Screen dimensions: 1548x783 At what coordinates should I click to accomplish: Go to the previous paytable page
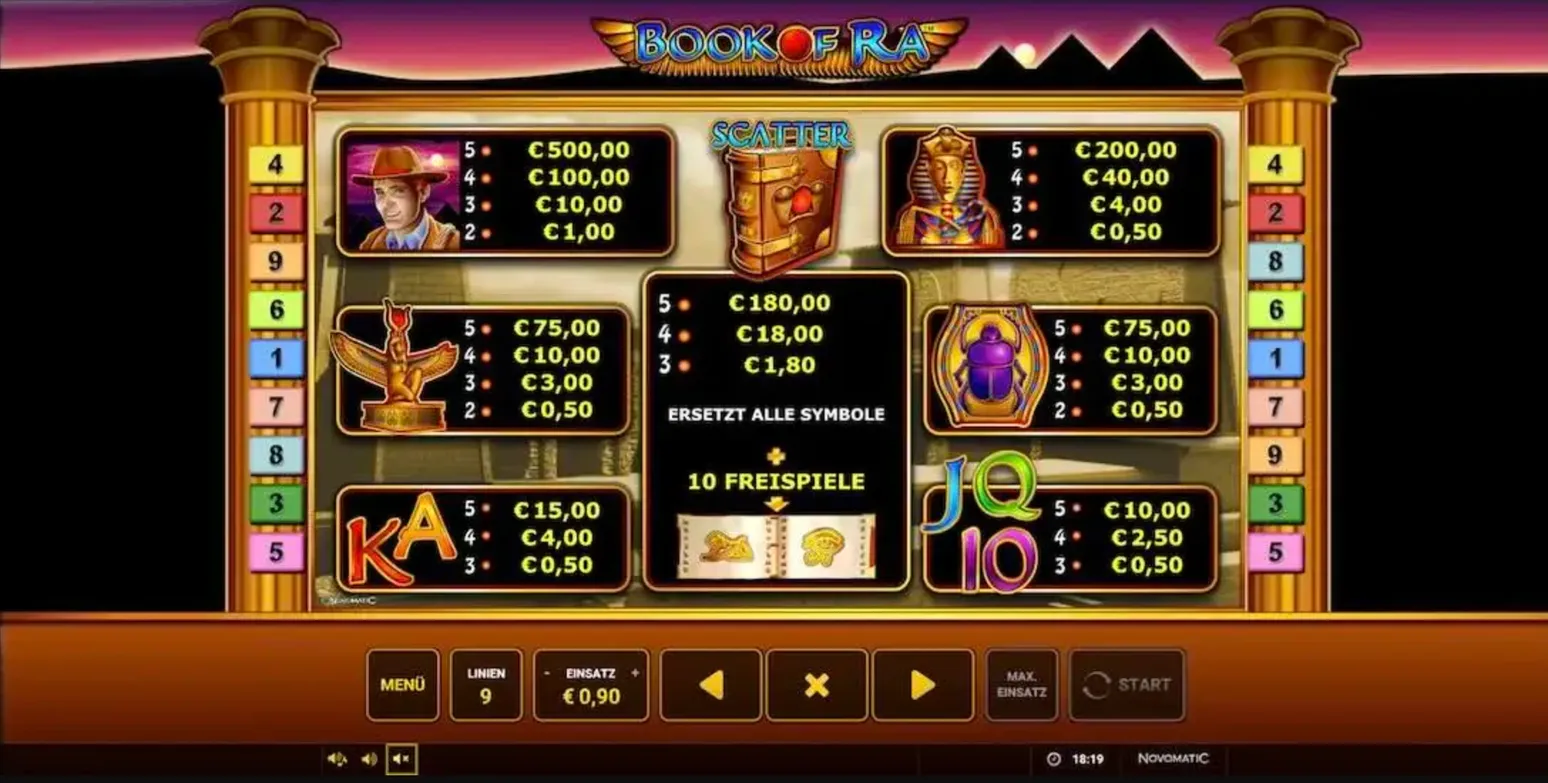pyautogui.click(x=711, y=685)
